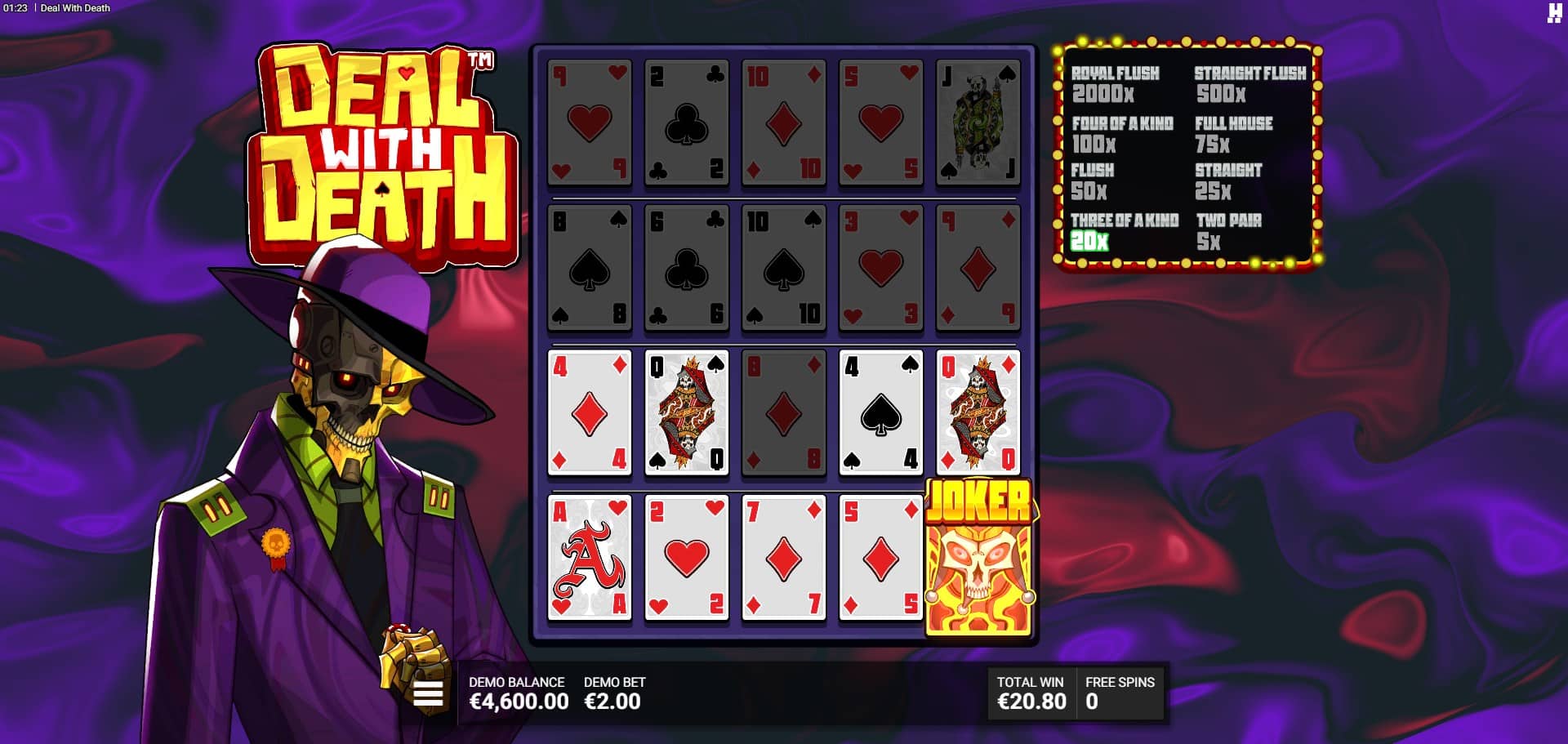
Task: Select the 3 of Hearts card
Action: coord(880,268)
